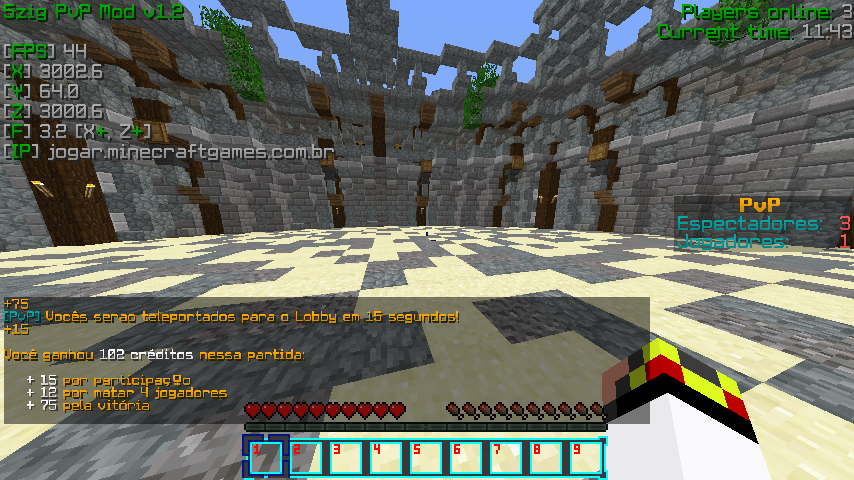Pick hotbar slot number 4
Viewport: 854px width, 480px height.
pyautogui.click(x=386, y=457)
